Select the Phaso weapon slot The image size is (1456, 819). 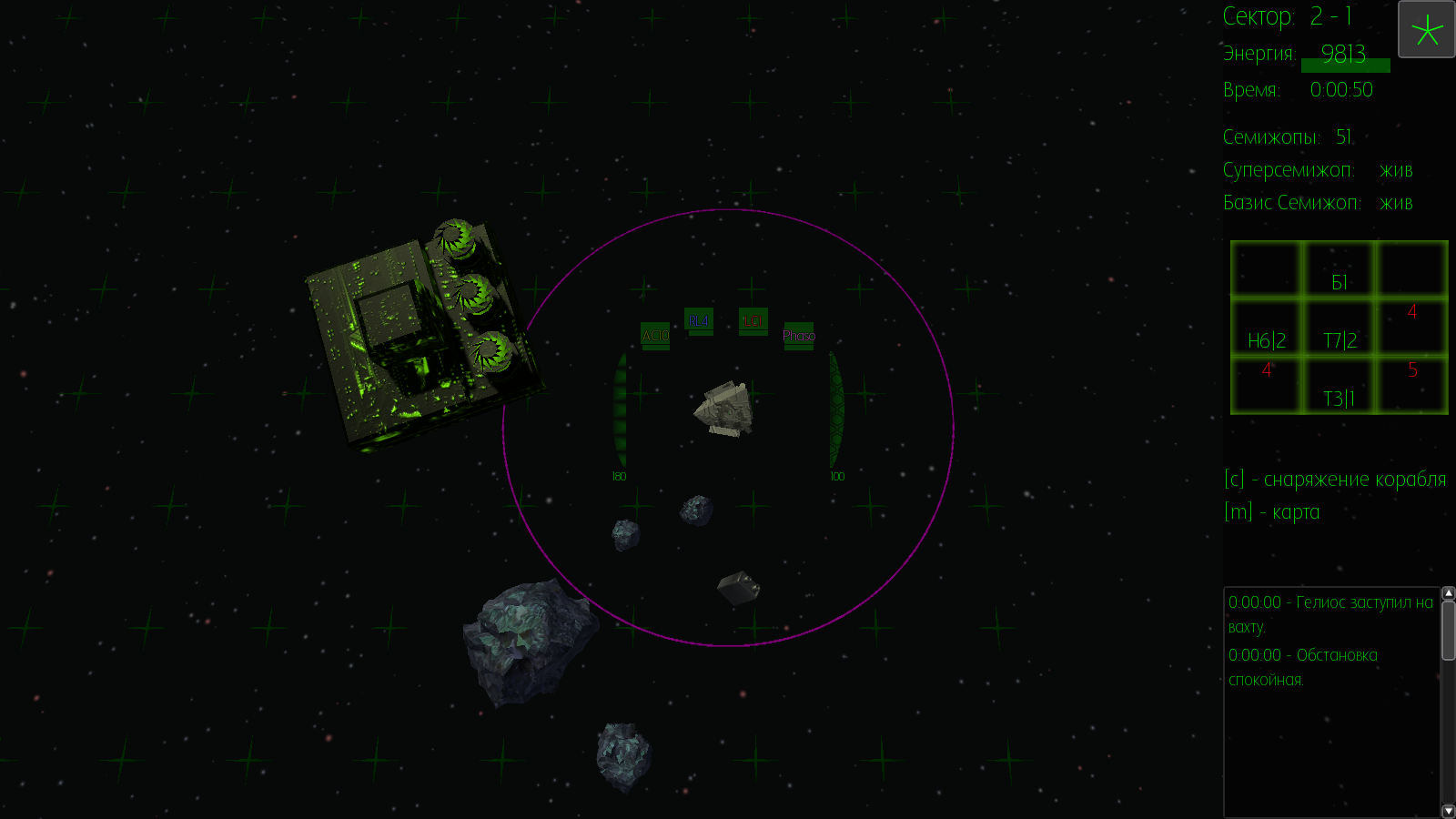[799, 336]
